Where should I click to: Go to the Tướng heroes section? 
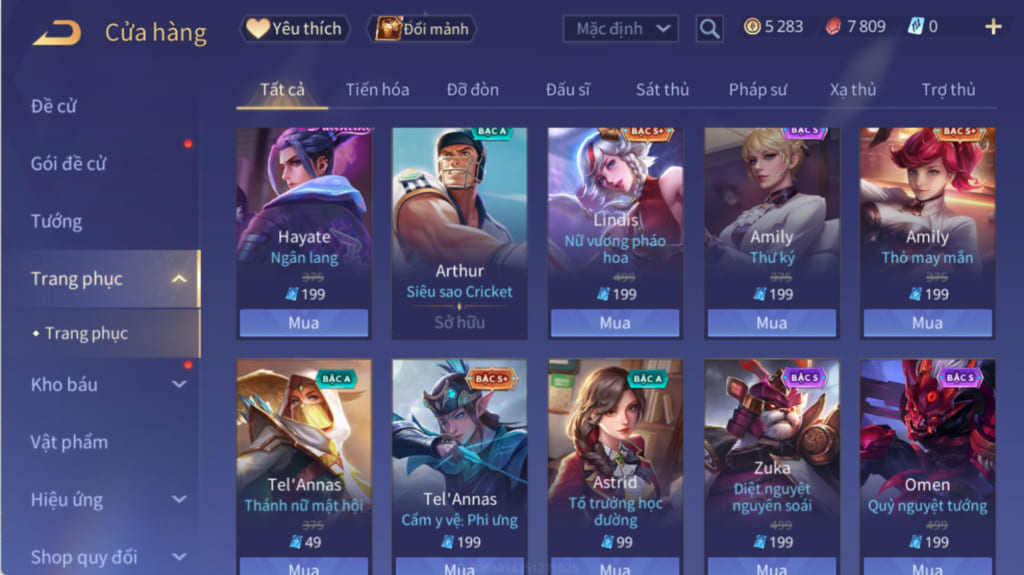pos(57,222)
